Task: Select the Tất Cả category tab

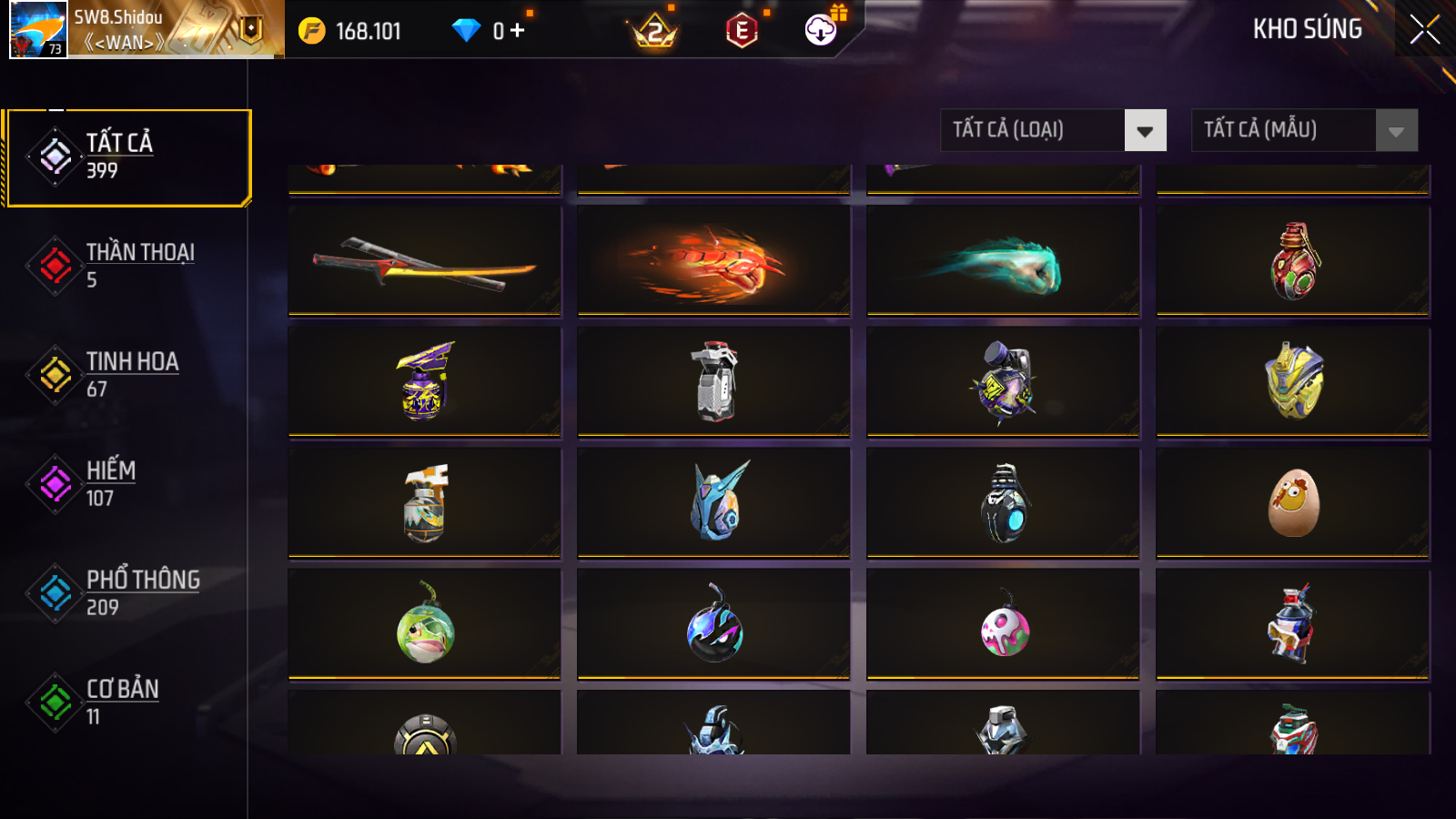Action: point(127,157)
